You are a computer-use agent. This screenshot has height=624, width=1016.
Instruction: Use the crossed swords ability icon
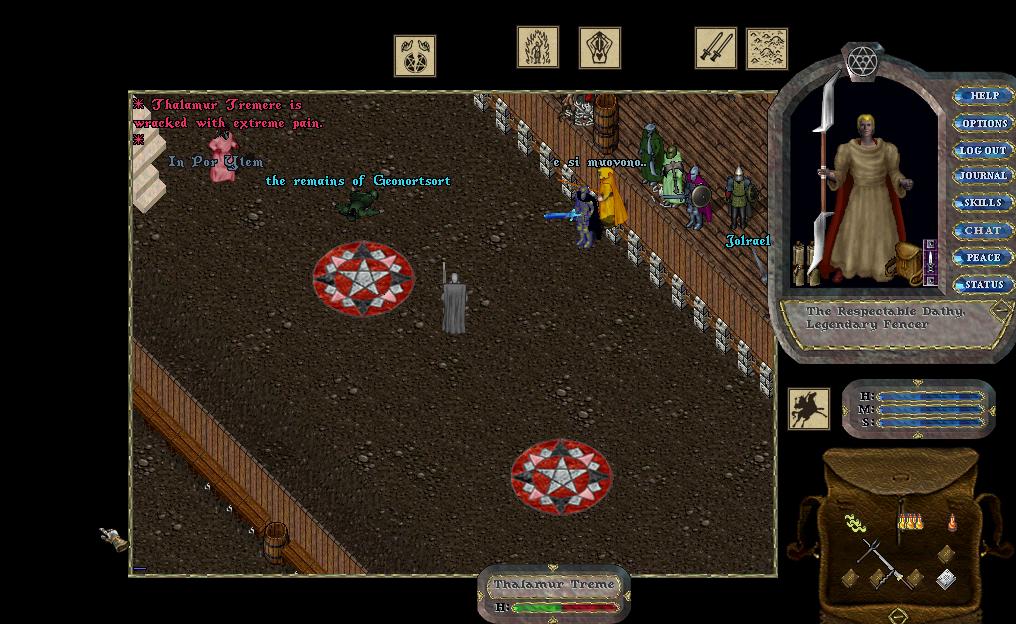pyautogui.click(x=716, y=48)
